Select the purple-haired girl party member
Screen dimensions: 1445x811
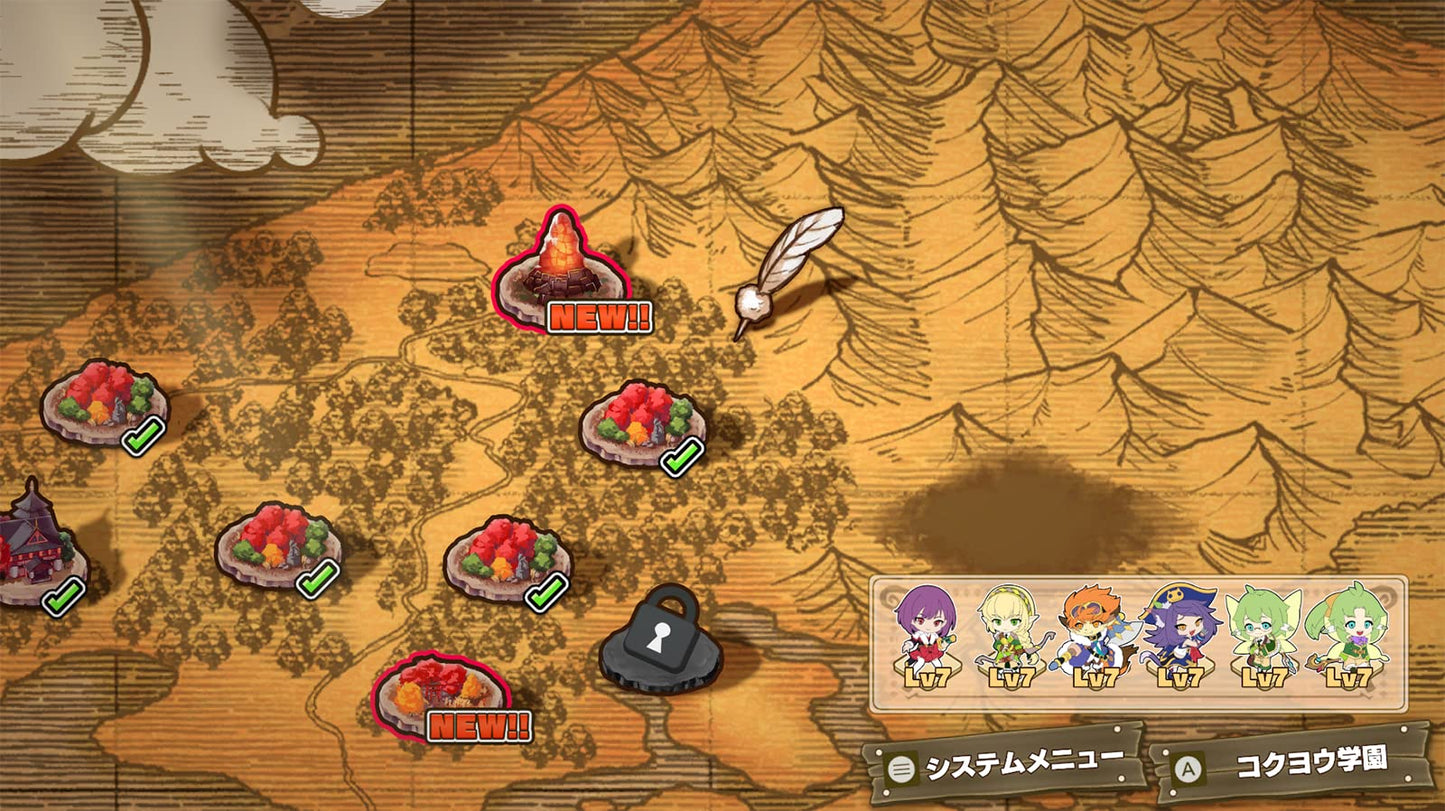click(926, 635)
